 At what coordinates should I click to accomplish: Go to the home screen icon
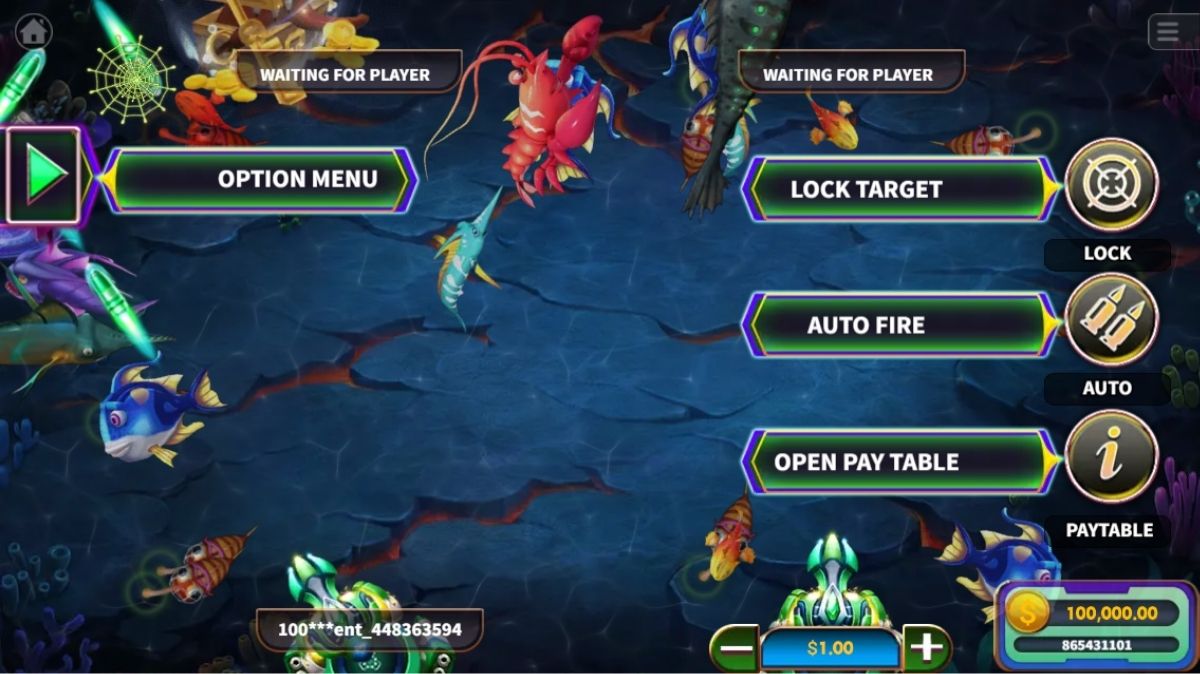pos(33,31)
